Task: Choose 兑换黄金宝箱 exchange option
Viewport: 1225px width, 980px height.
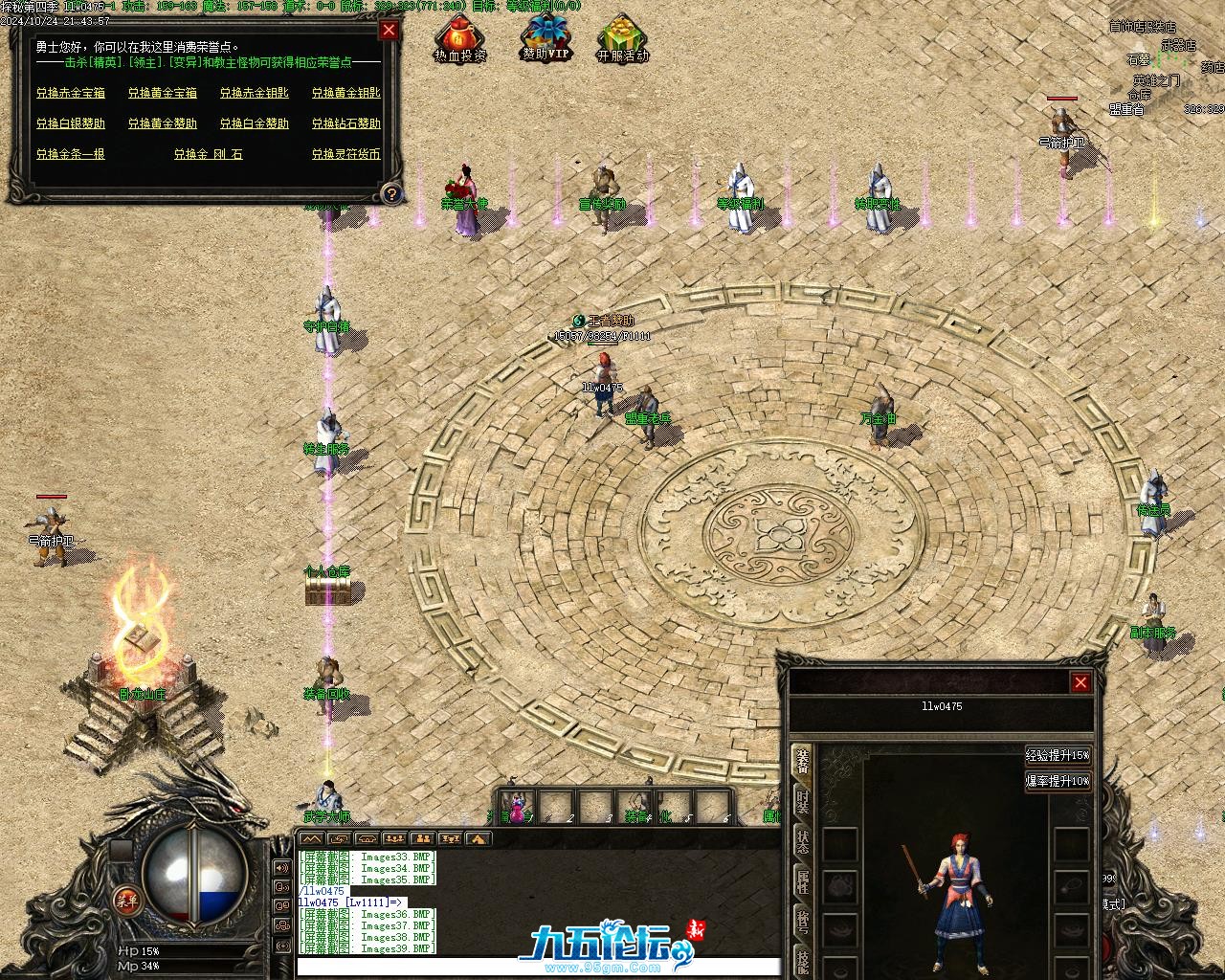Action: [163, 93]
